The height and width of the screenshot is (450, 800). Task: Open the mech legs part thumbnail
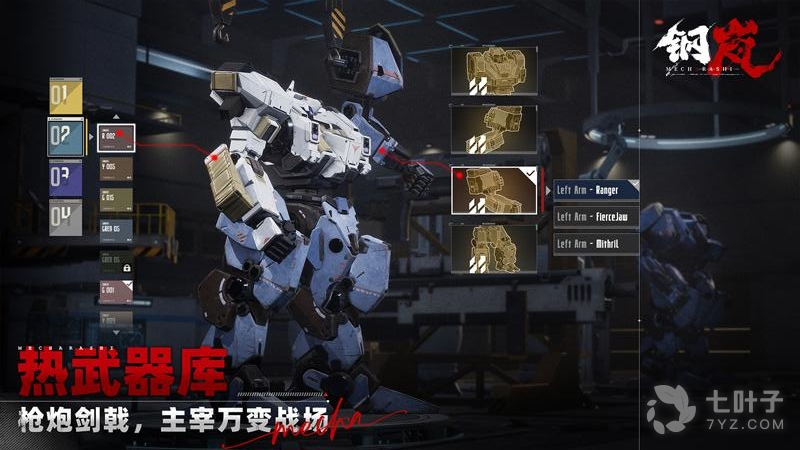coord(493,248)
